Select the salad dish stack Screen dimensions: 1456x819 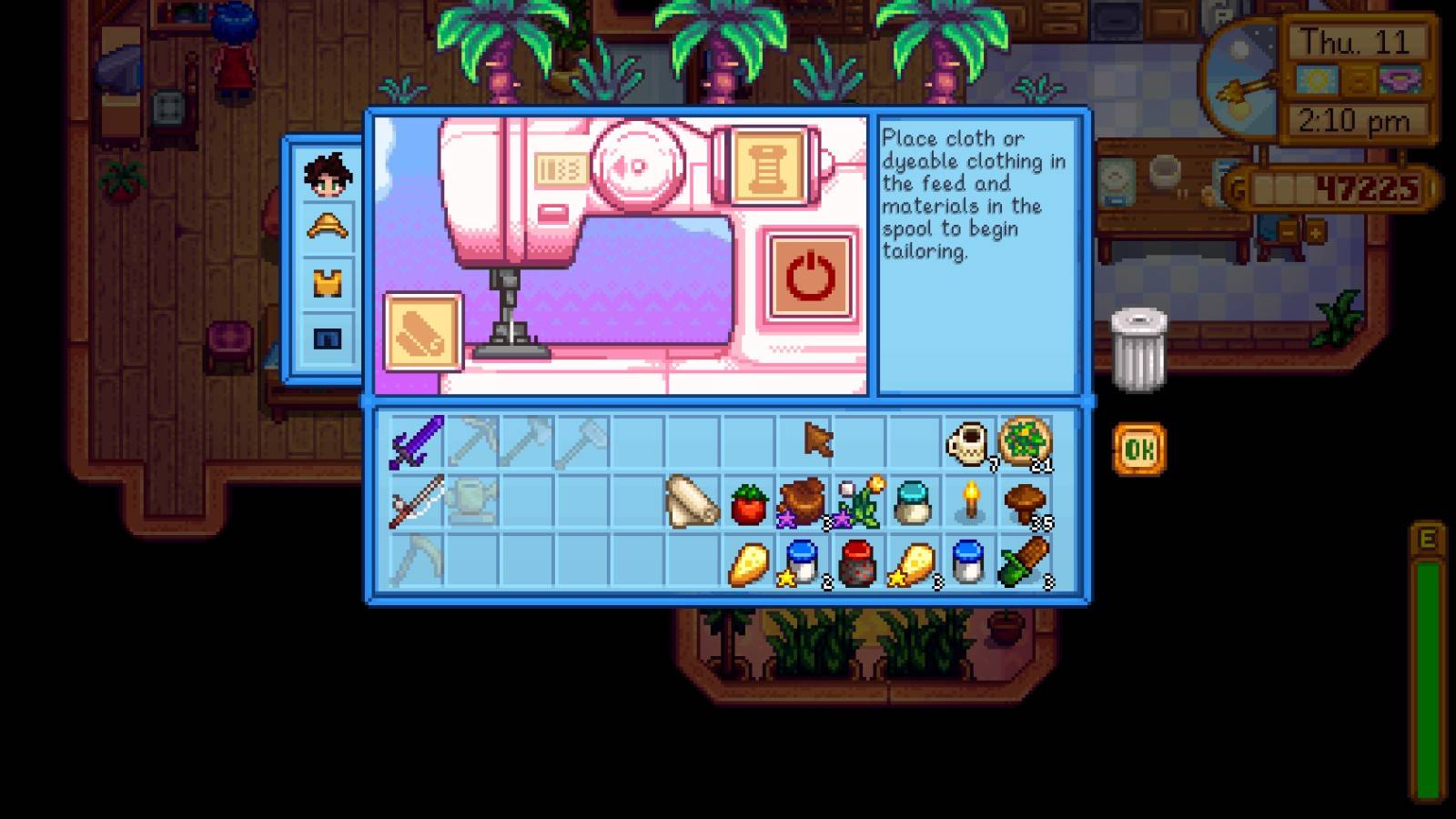1025,443
